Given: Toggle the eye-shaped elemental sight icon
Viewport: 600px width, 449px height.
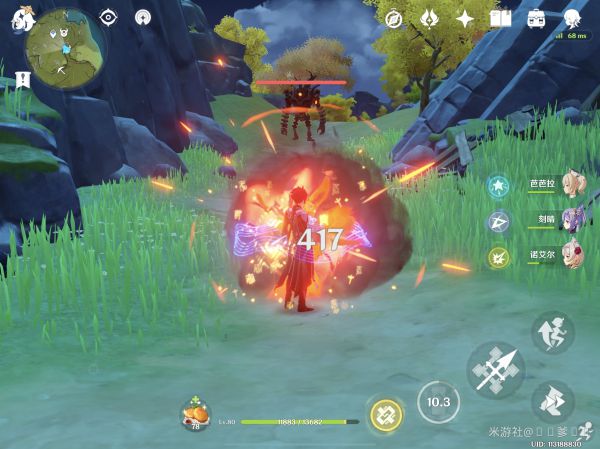Looking at the screenshot, I should (108, 17).
